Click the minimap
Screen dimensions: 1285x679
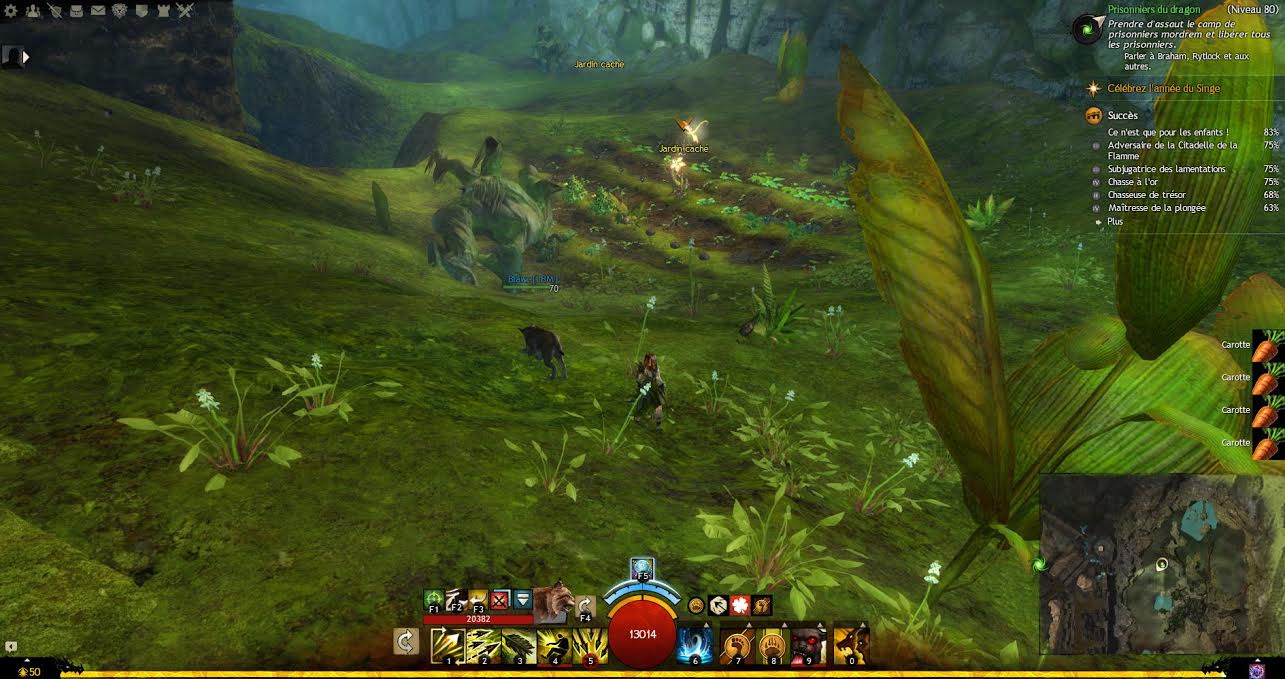(x=1161, y=564)
